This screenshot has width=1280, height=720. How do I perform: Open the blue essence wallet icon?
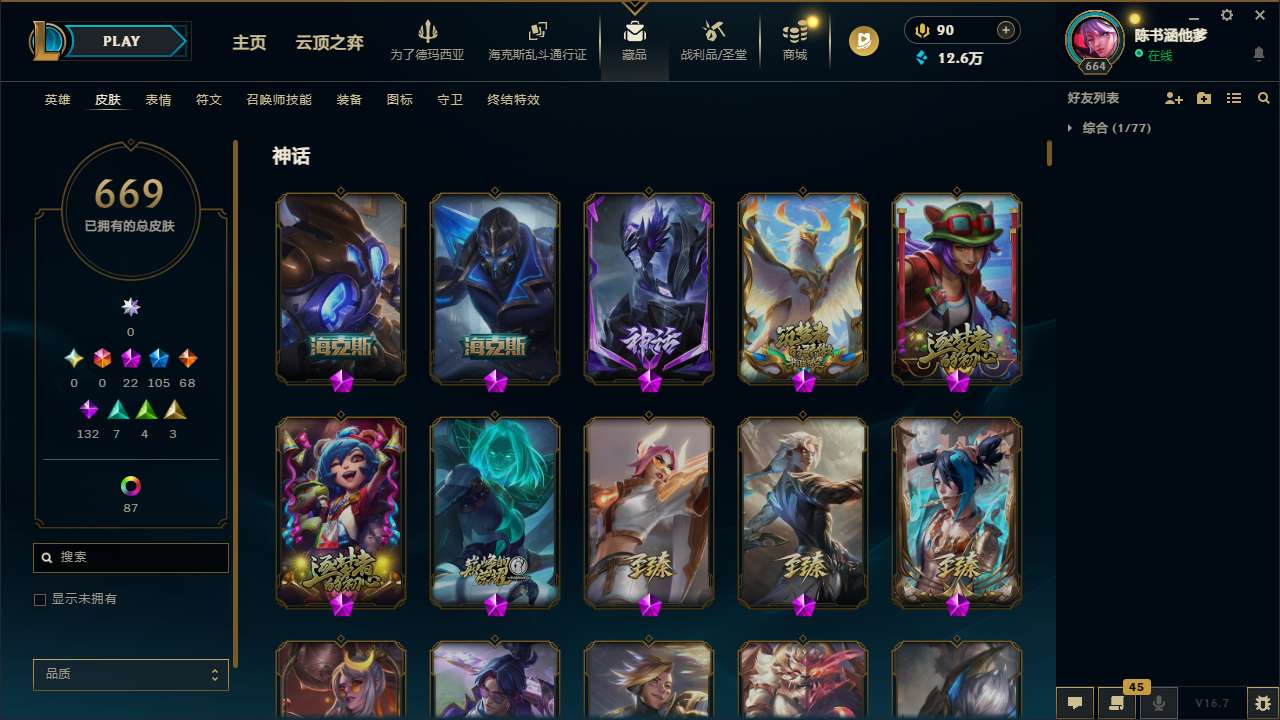coord(922,59)
